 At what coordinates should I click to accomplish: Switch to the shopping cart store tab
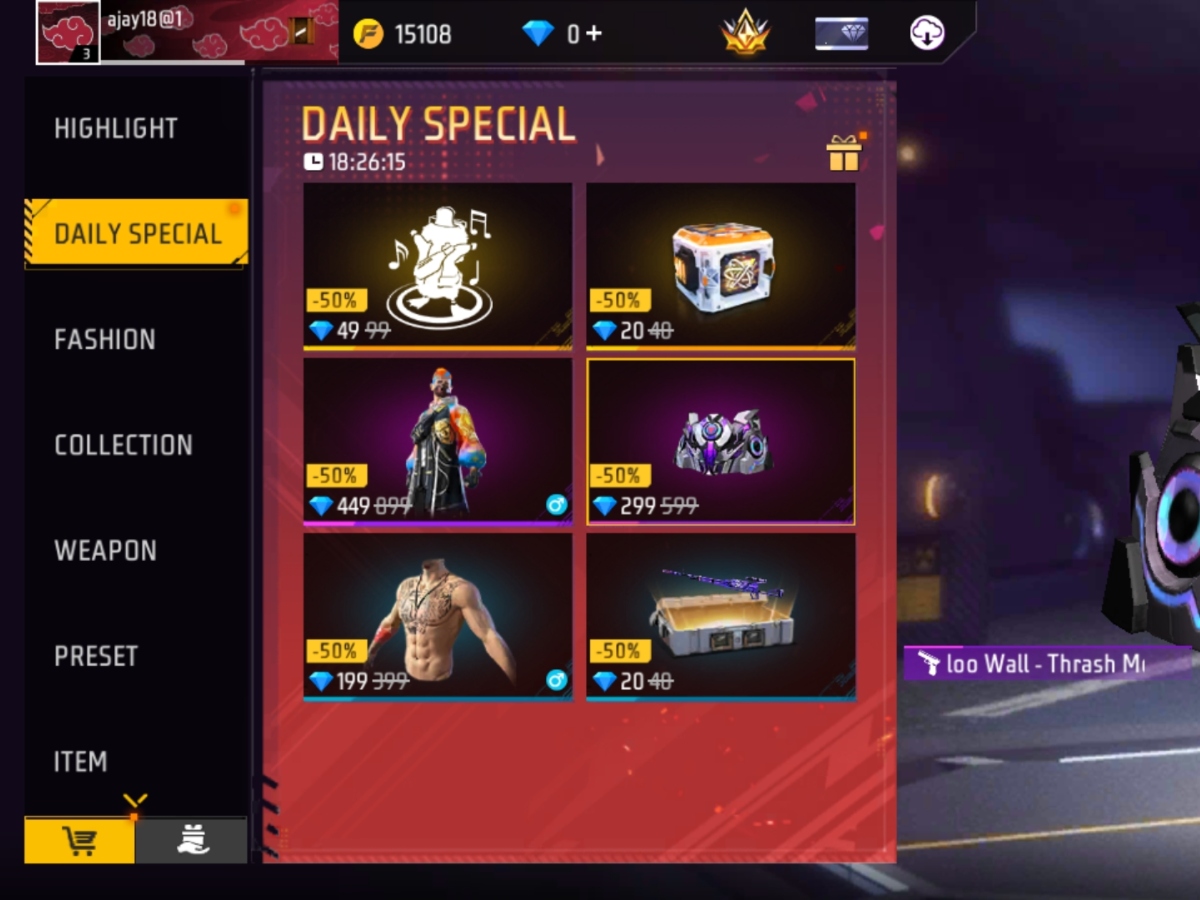(80, 841)
